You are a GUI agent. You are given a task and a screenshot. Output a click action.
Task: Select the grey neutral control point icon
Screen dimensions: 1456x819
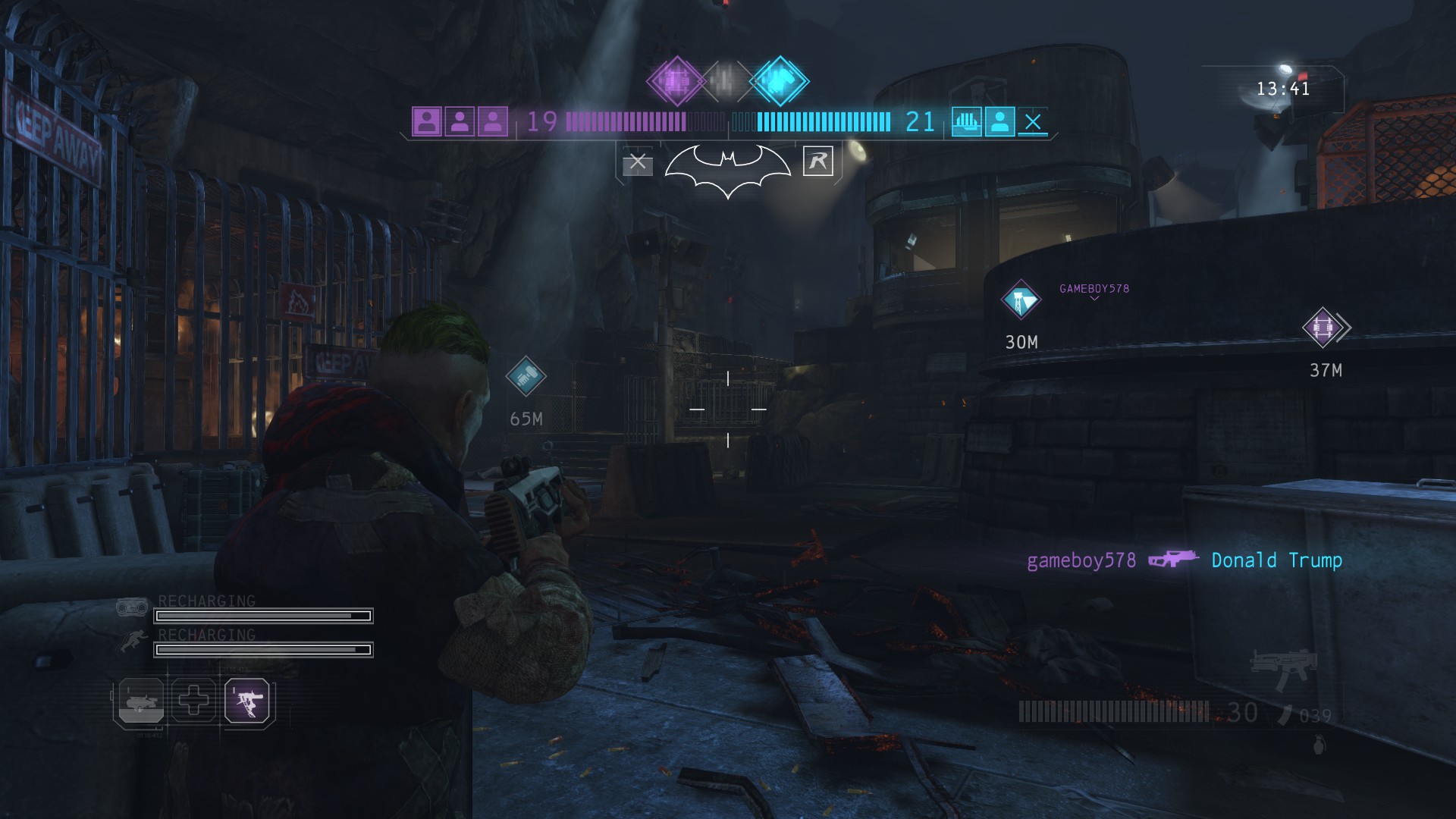coord(726,80)
